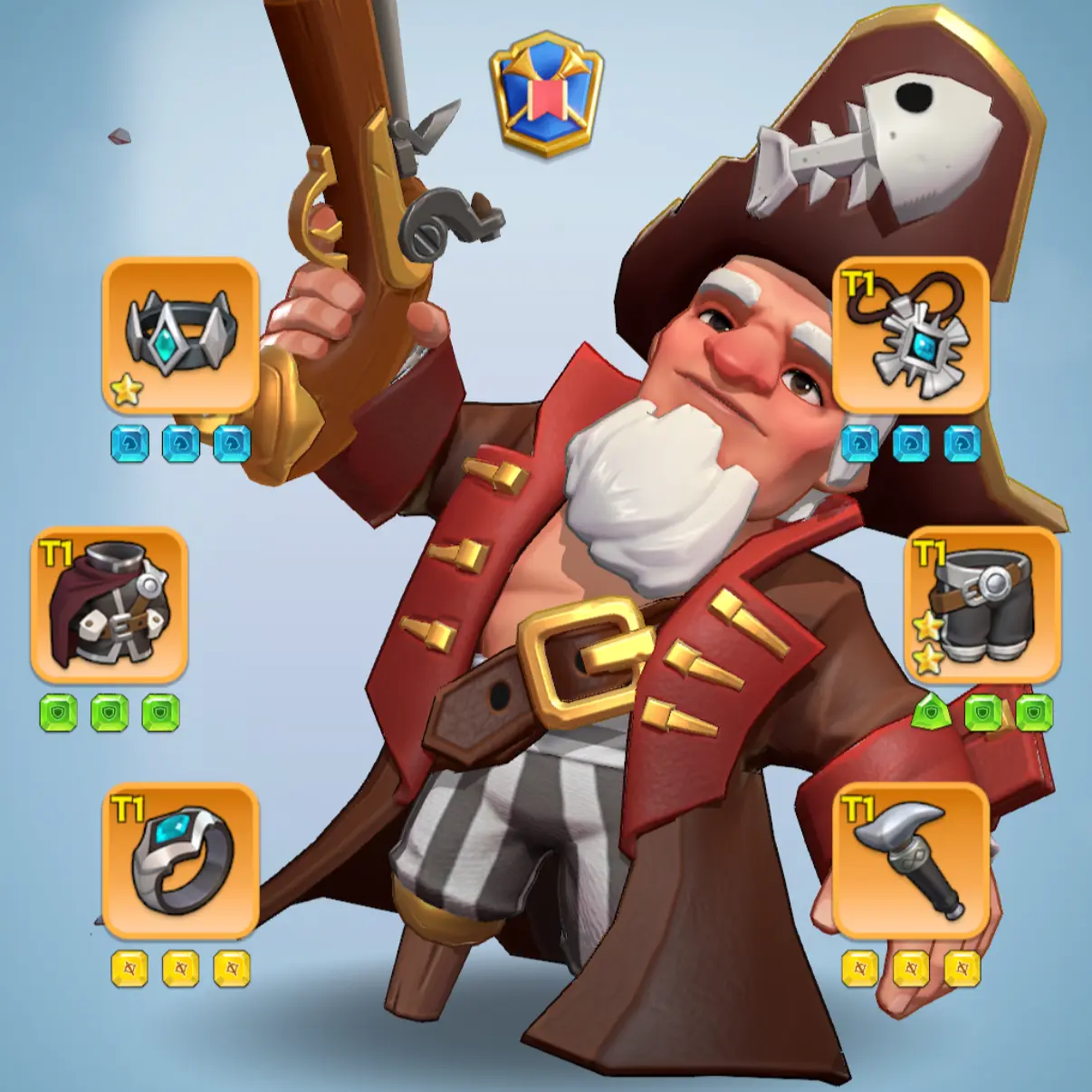This screenshot has height=1092, width=1092.
Task: Select the caped chest armor slot
Action: click(109, 604)
